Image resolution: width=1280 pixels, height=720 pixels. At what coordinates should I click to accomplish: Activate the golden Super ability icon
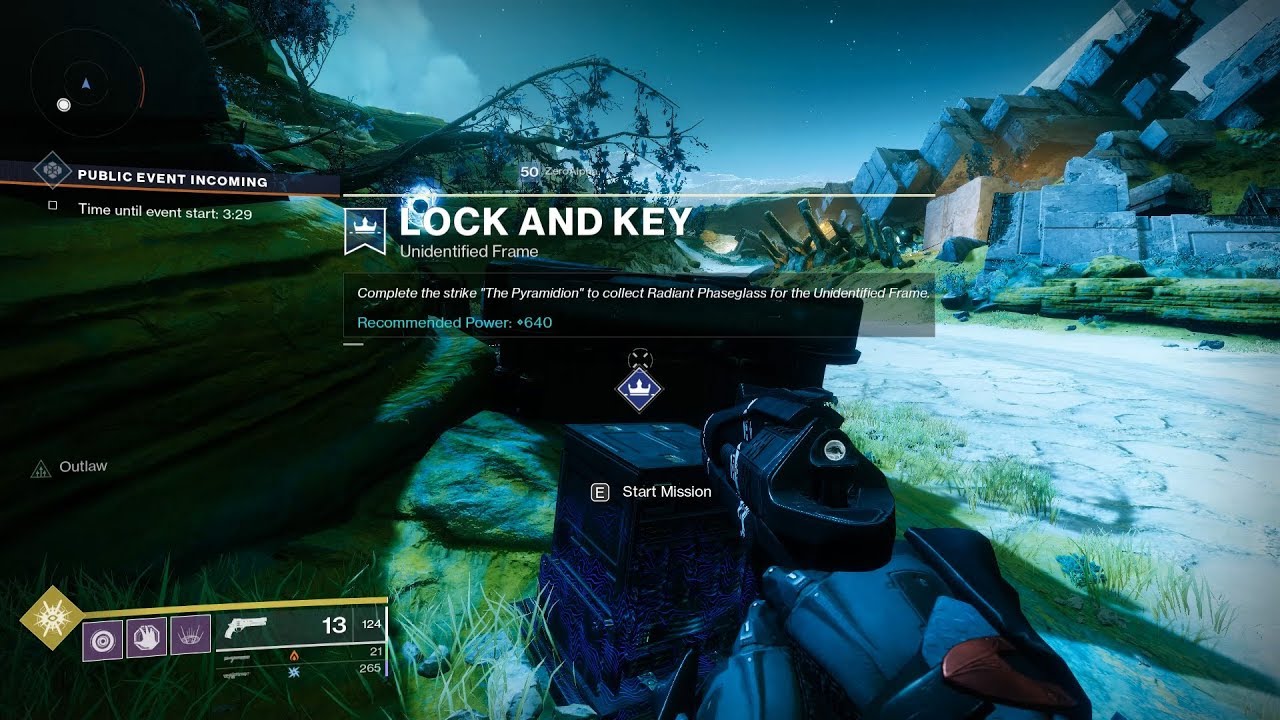point(50,619)
